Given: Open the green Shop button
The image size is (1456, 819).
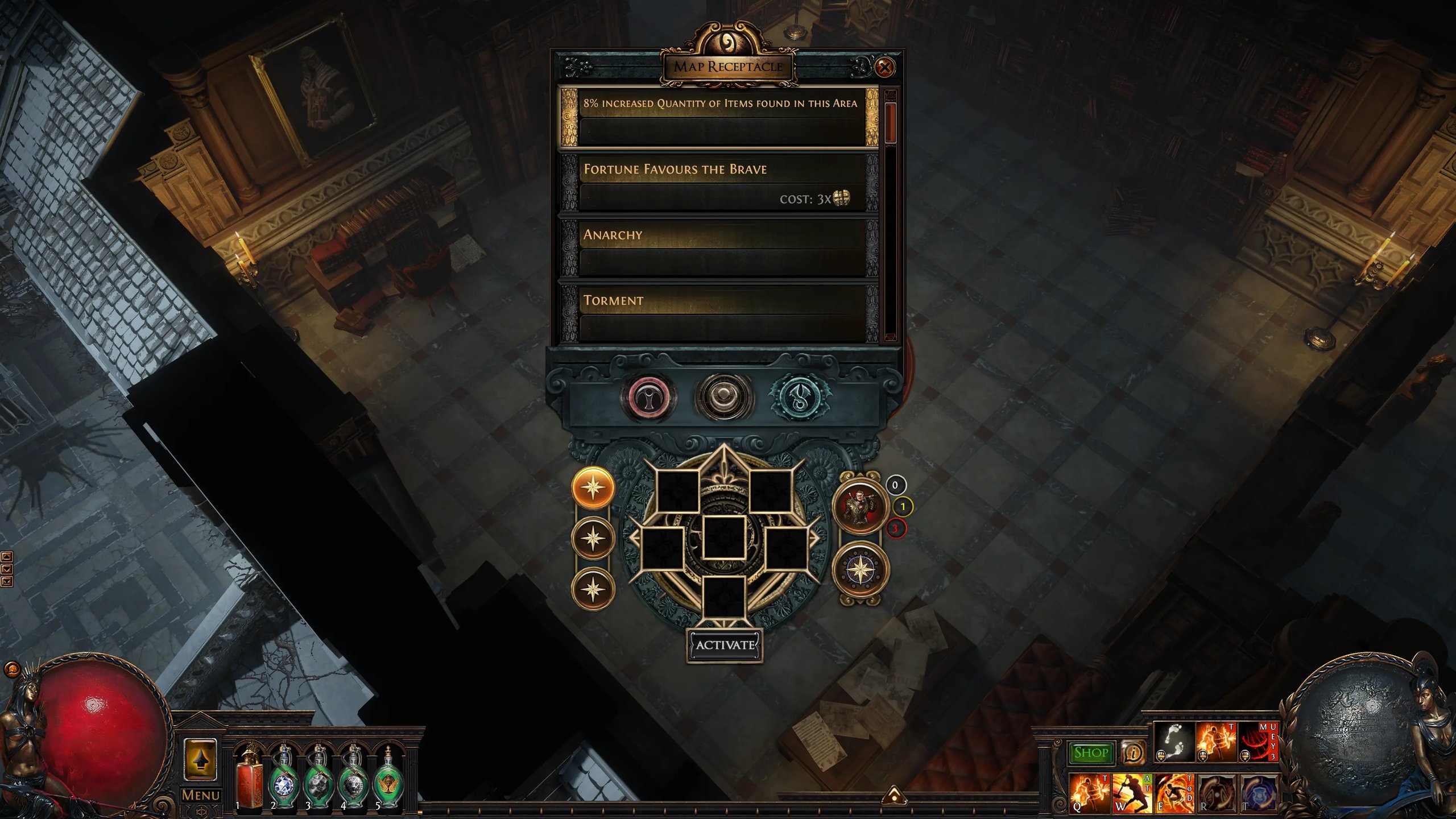Looking at the screenshot, I should coord(1090,752).
